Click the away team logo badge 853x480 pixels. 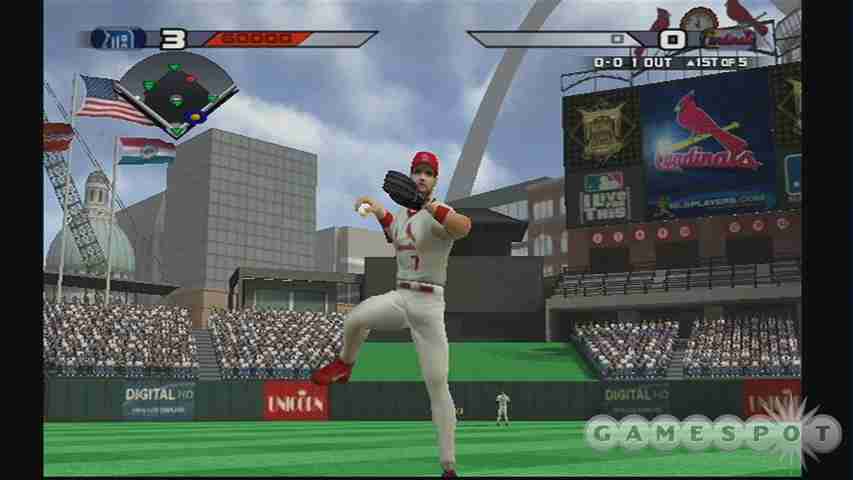[x=116, y=39]
